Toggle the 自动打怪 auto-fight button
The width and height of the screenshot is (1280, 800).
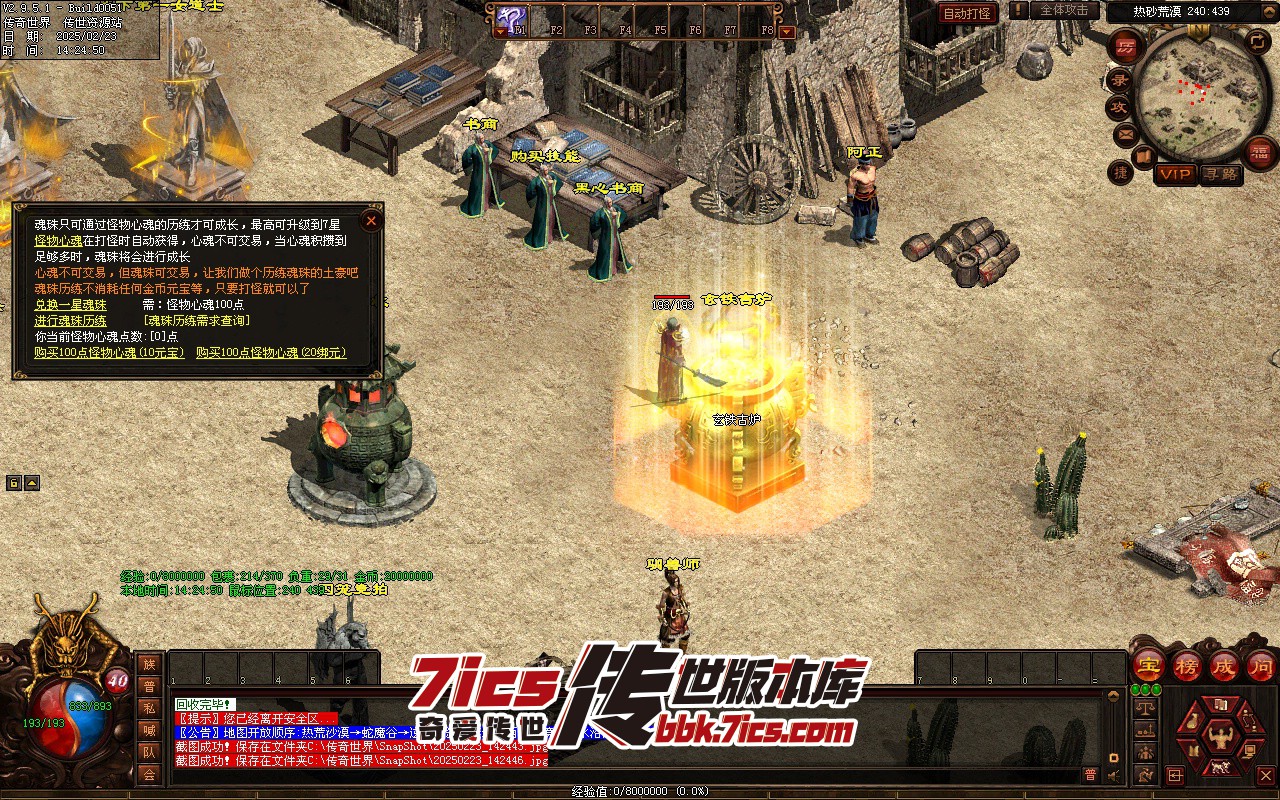point(968,13)
